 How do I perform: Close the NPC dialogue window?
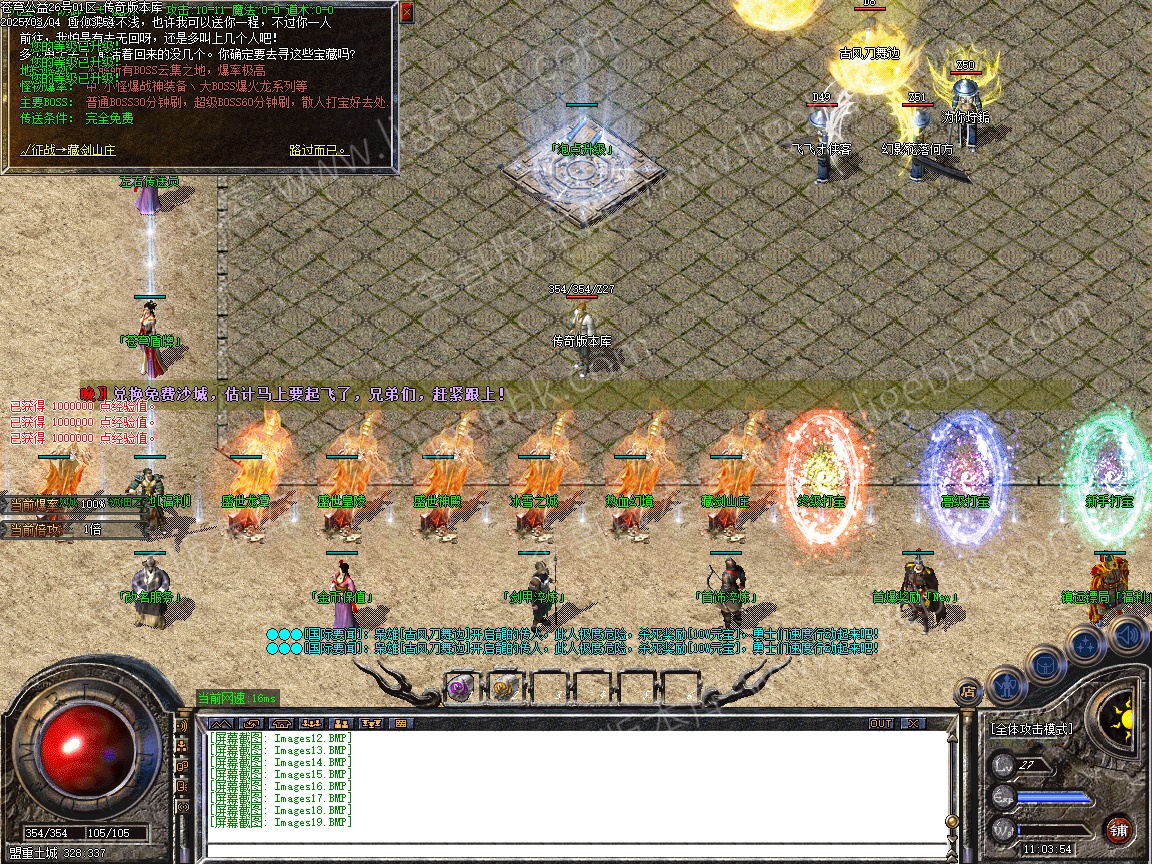[406, 13]
